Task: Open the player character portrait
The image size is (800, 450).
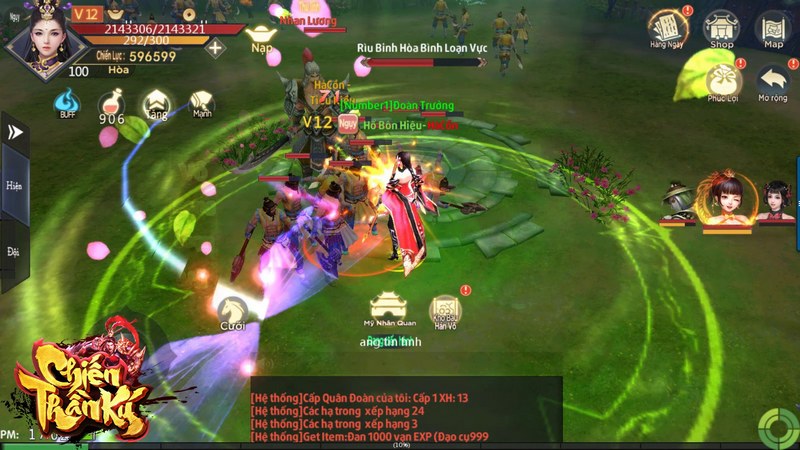Action: coord(36,37)
